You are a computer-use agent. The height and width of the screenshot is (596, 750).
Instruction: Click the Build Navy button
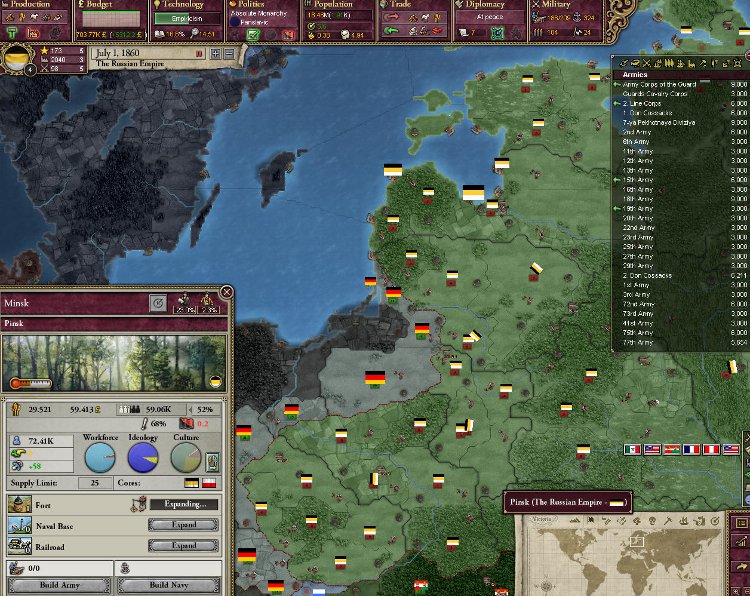(x=172, y=585)
